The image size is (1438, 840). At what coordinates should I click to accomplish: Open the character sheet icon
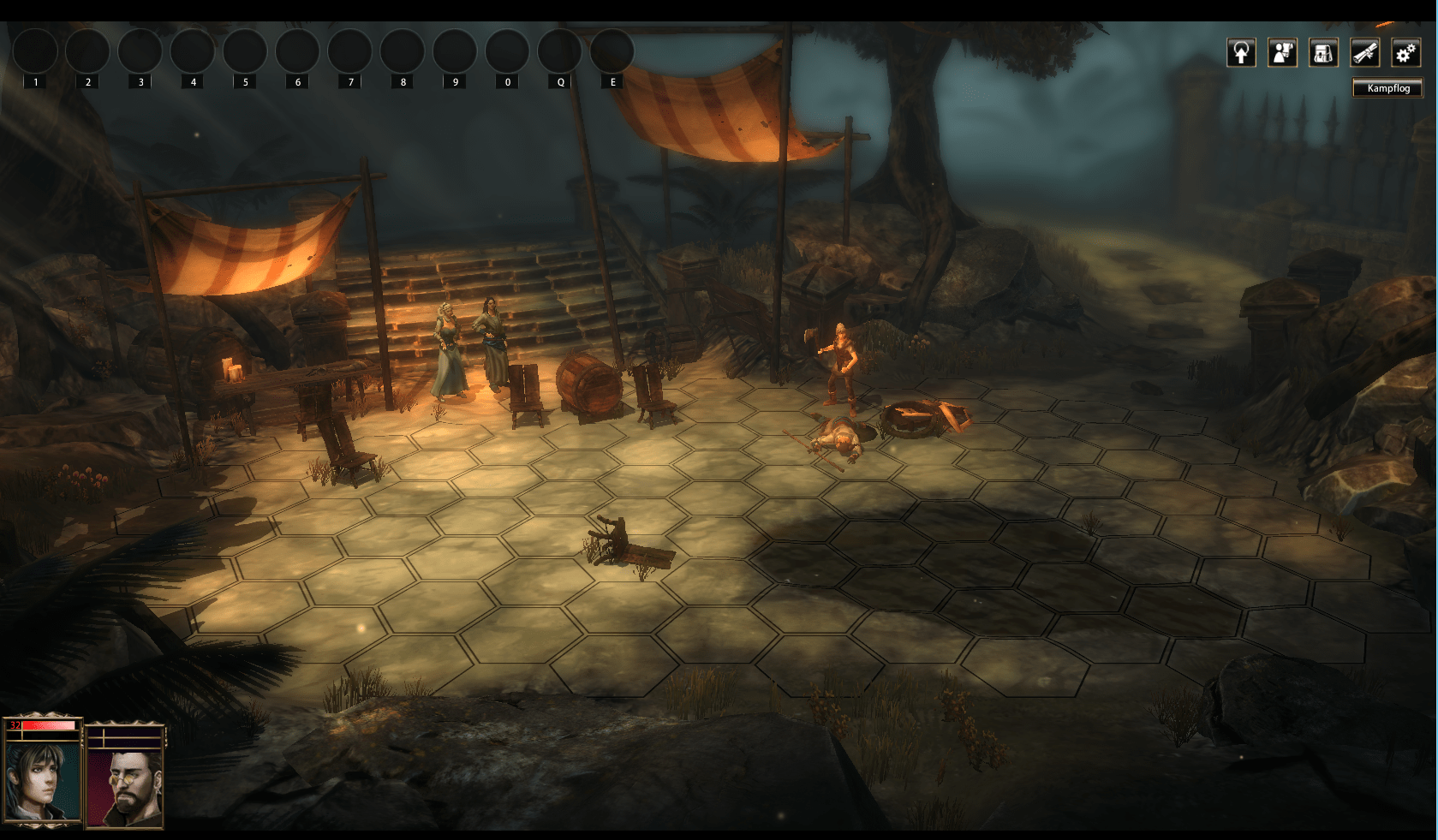[1282, 53]
